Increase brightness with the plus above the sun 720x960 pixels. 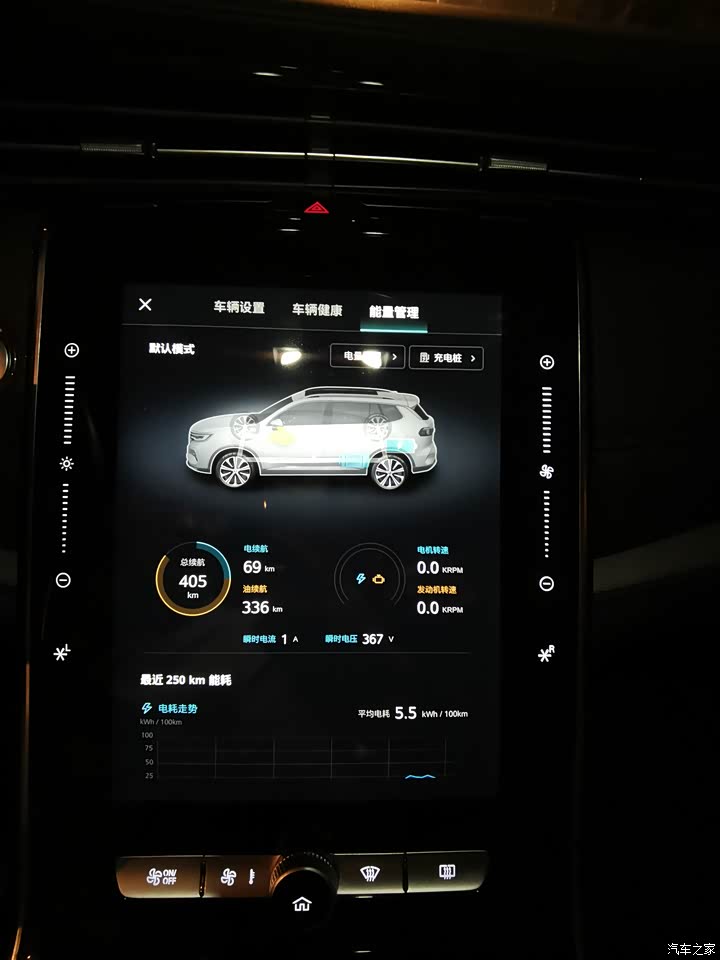tap(71, 350)
